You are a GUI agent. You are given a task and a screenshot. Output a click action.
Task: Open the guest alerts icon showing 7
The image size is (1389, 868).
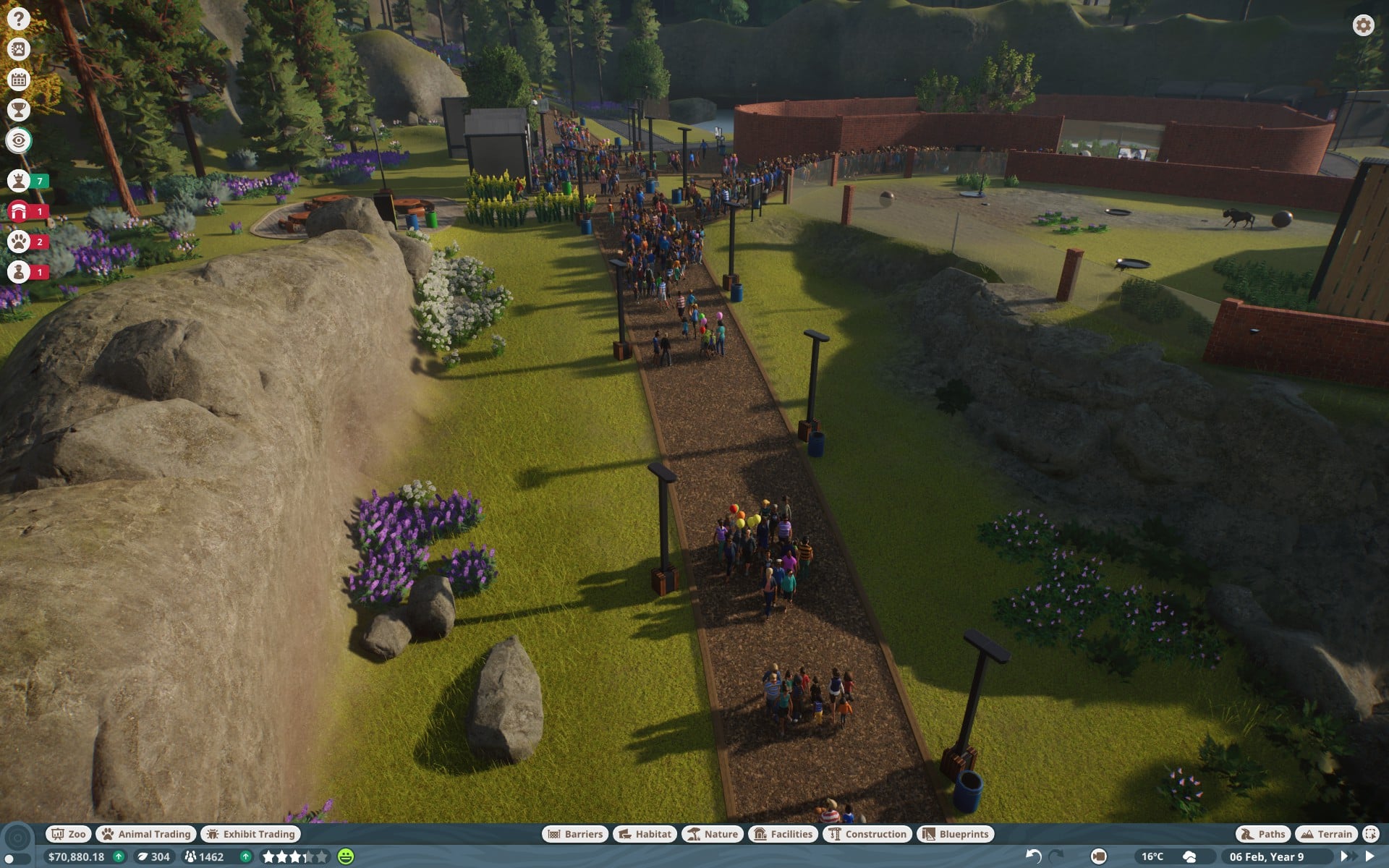click(x=19, y=180)
